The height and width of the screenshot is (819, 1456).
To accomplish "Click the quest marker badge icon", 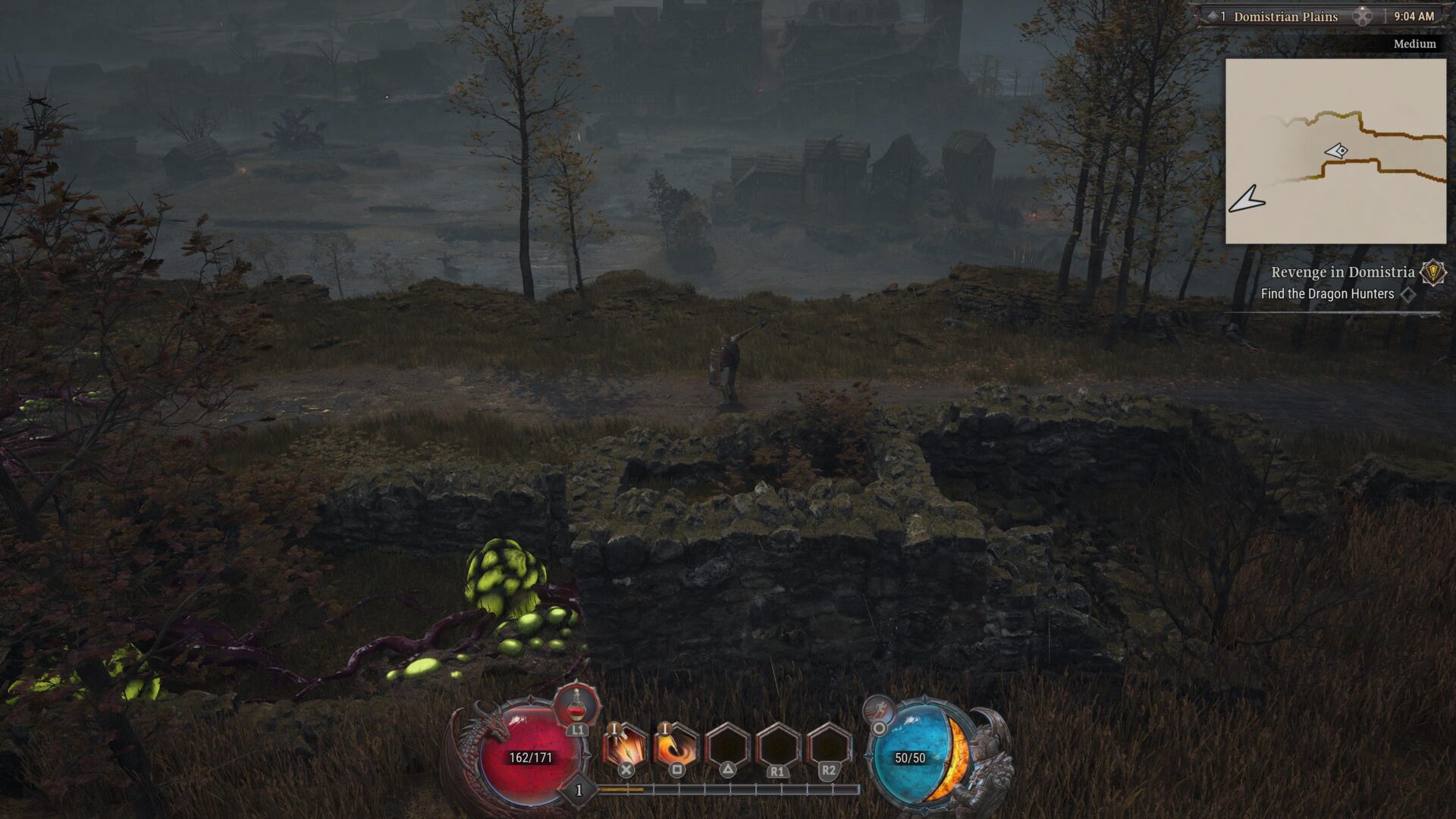I will [1432, 272].
